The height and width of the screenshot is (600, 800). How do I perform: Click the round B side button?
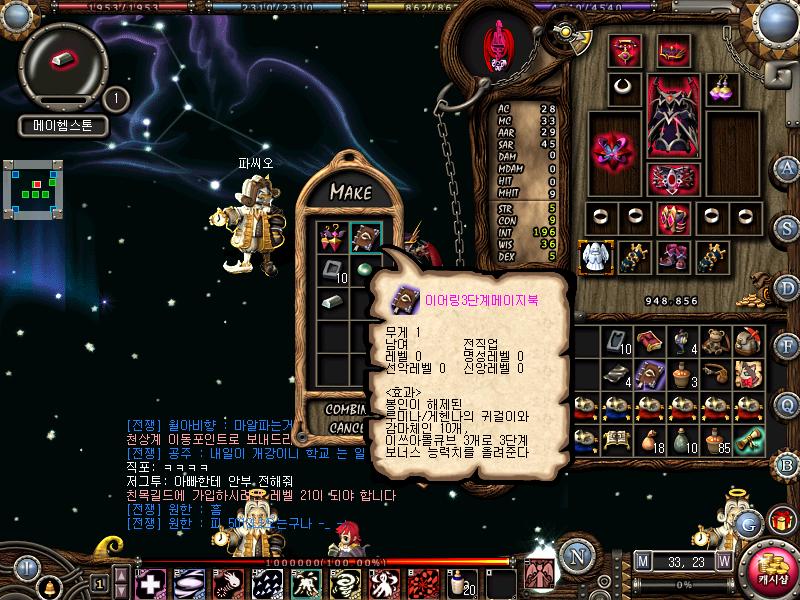click(x=787, y=463)
